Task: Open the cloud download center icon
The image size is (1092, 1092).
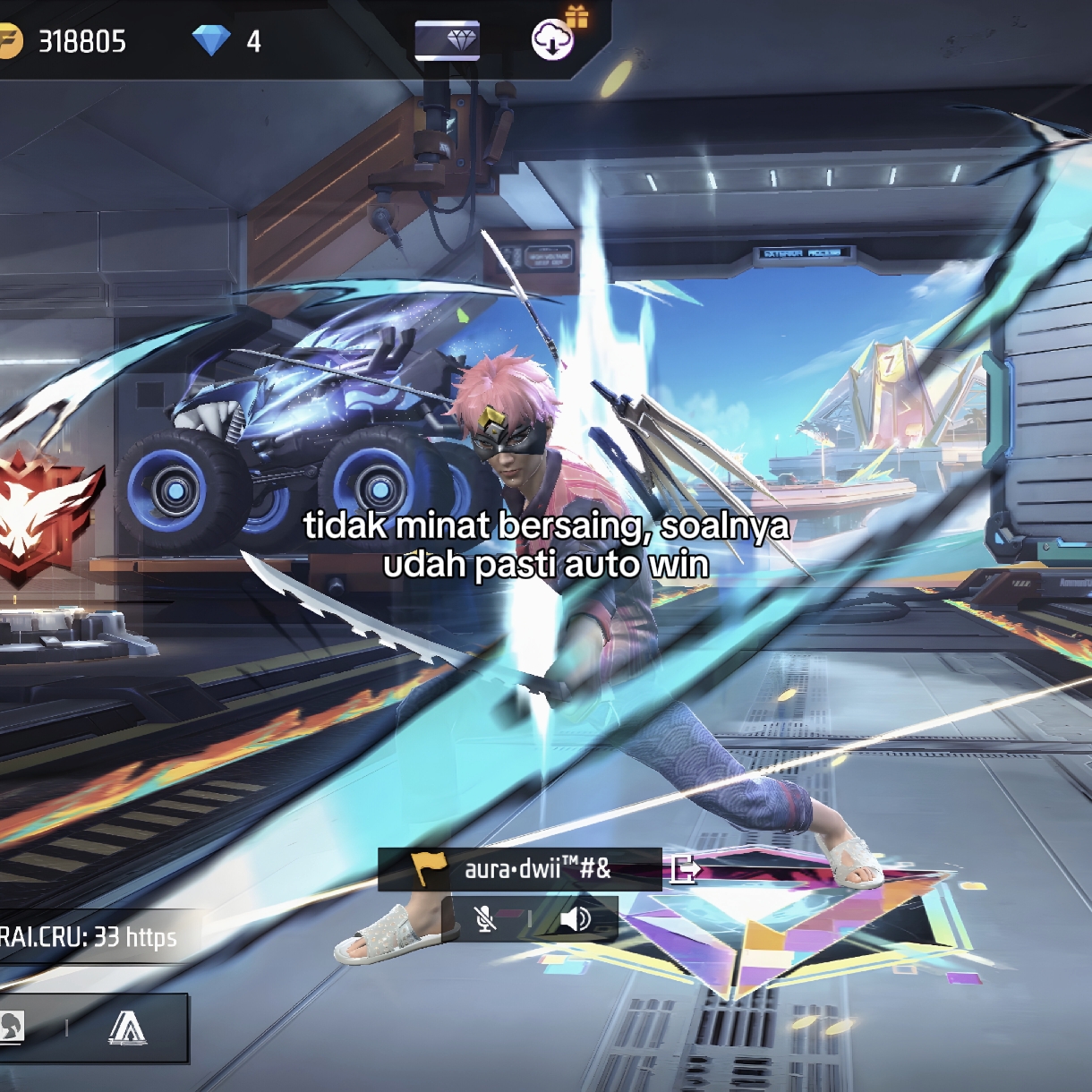Action: pos(552,39)
